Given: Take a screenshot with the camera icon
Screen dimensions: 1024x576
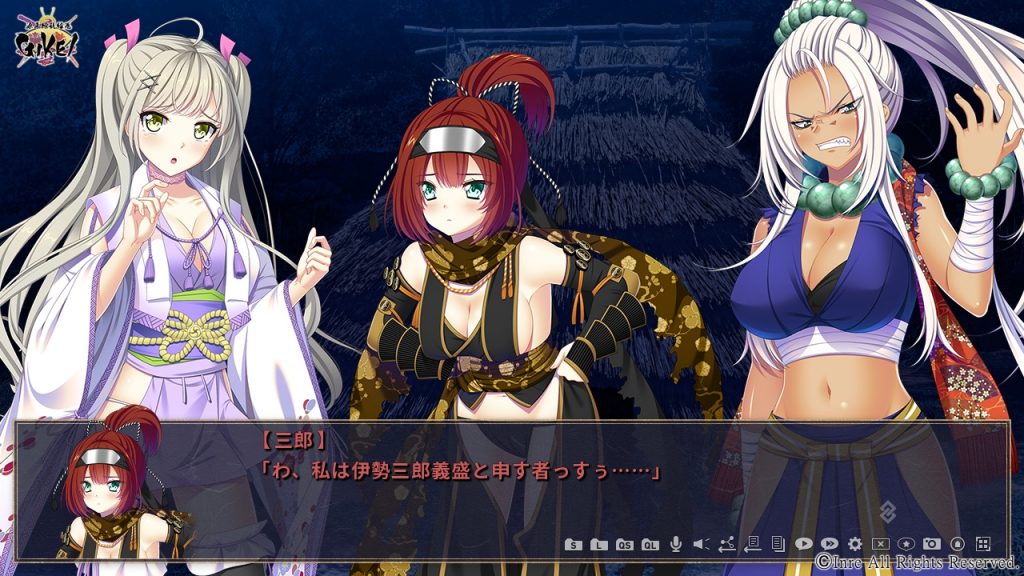Looking at the screenshot, I should click(932, 544).
